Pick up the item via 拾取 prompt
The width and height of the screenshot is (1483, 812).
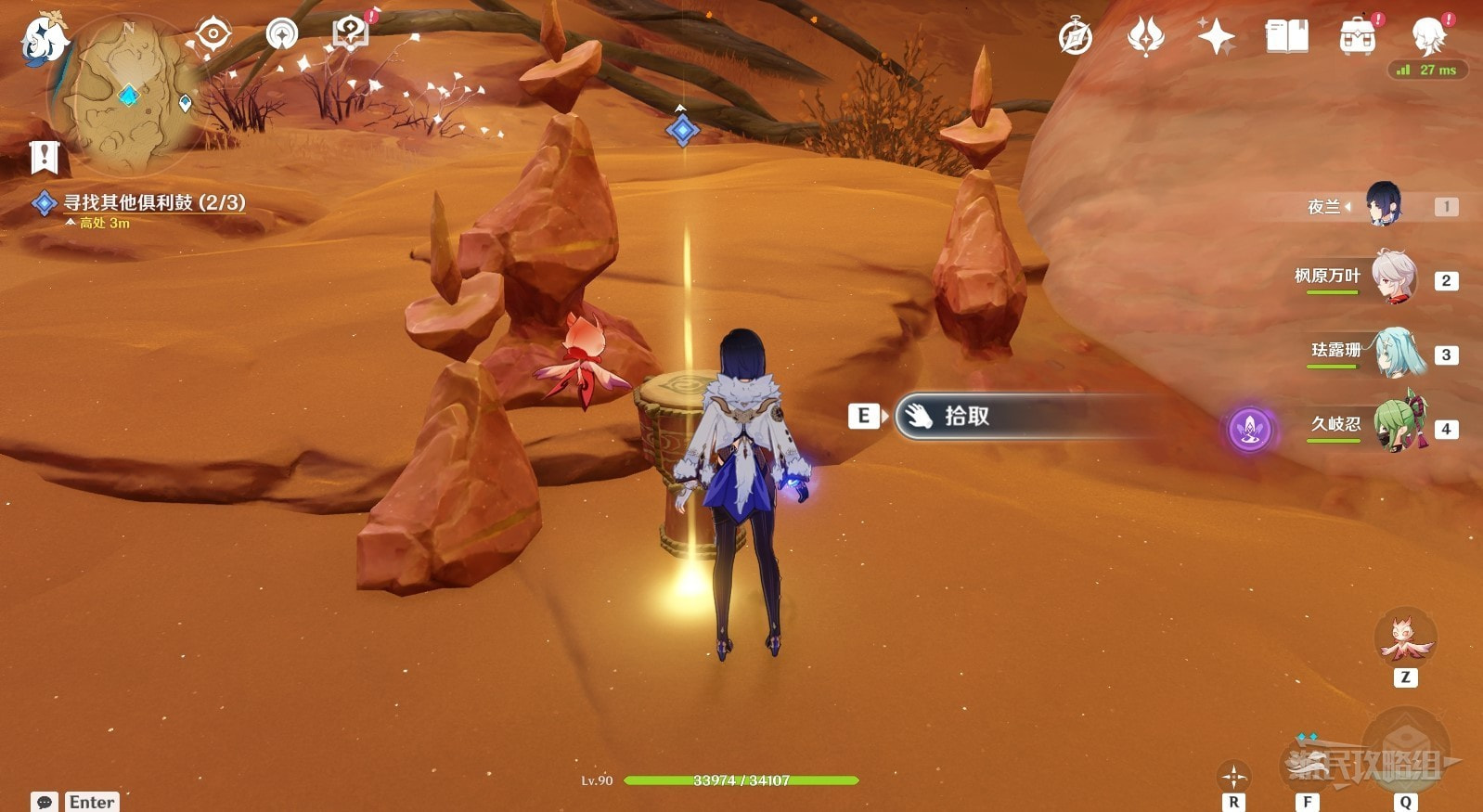tap(965, 417)
